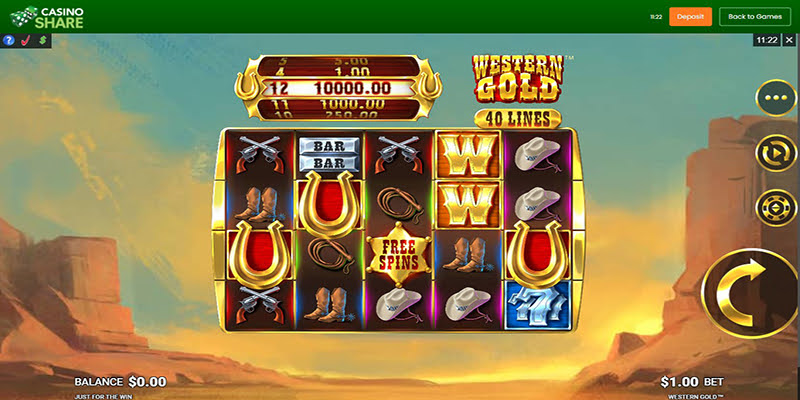This screenshot has width=800, height=400.
Task: Open the three-dots game menu
Action: (x=776, y=99)
